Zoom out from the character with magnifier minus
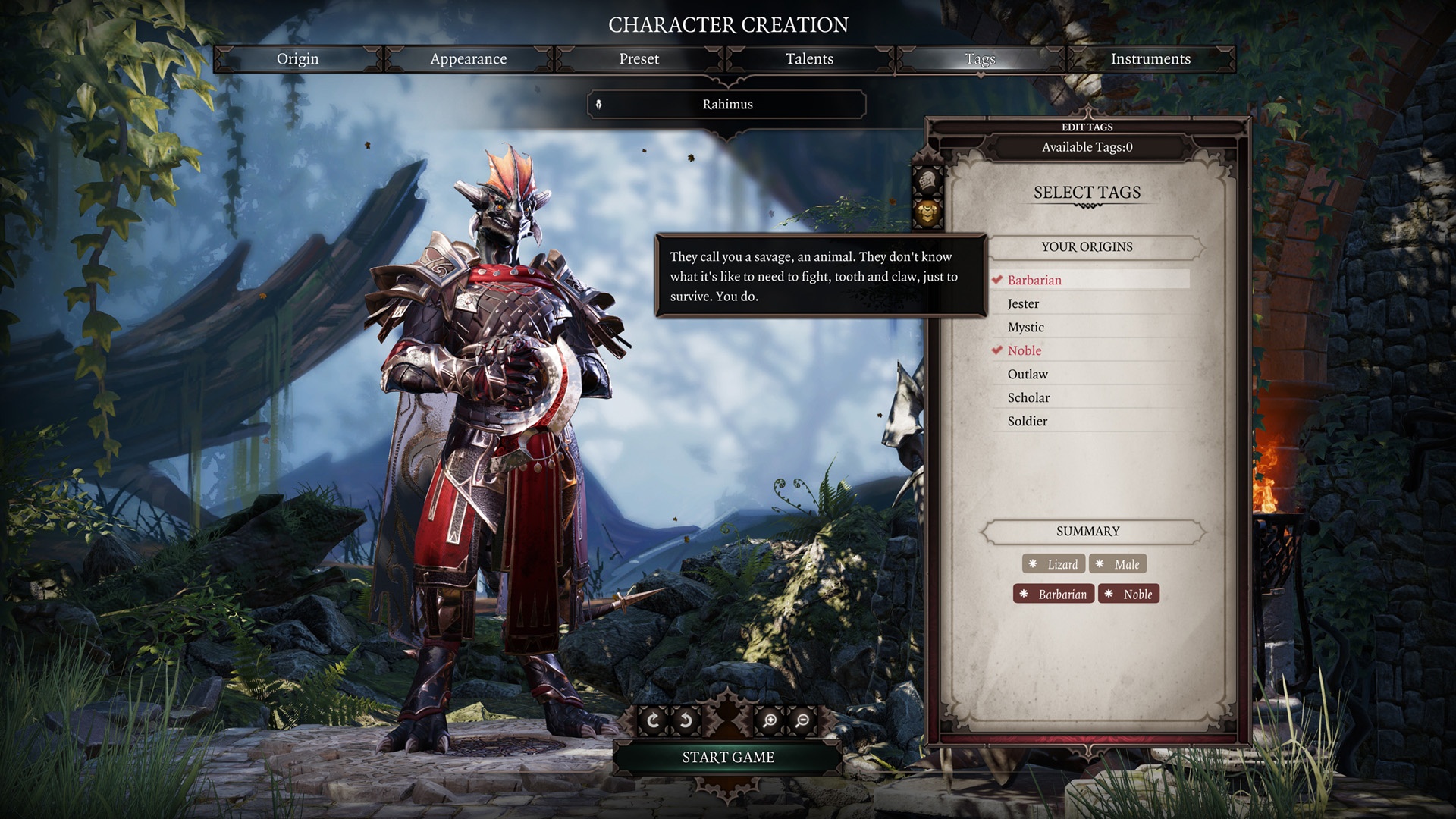1456x819 pixels. click(802, 720)
